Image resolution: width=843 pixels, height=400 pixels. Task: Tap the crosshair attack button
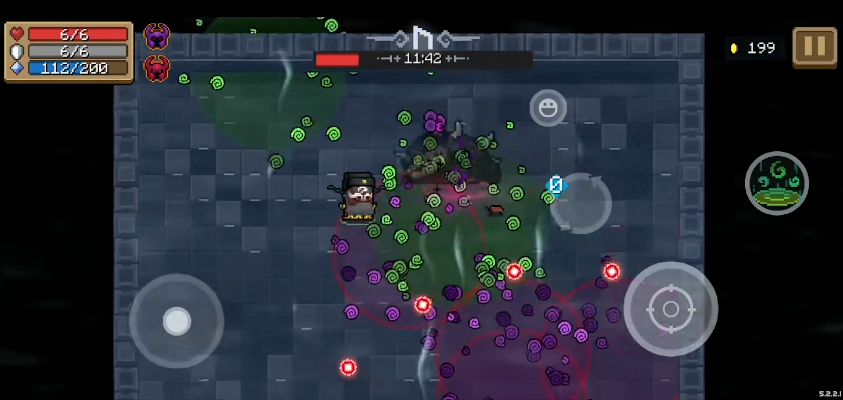(670, 308)
